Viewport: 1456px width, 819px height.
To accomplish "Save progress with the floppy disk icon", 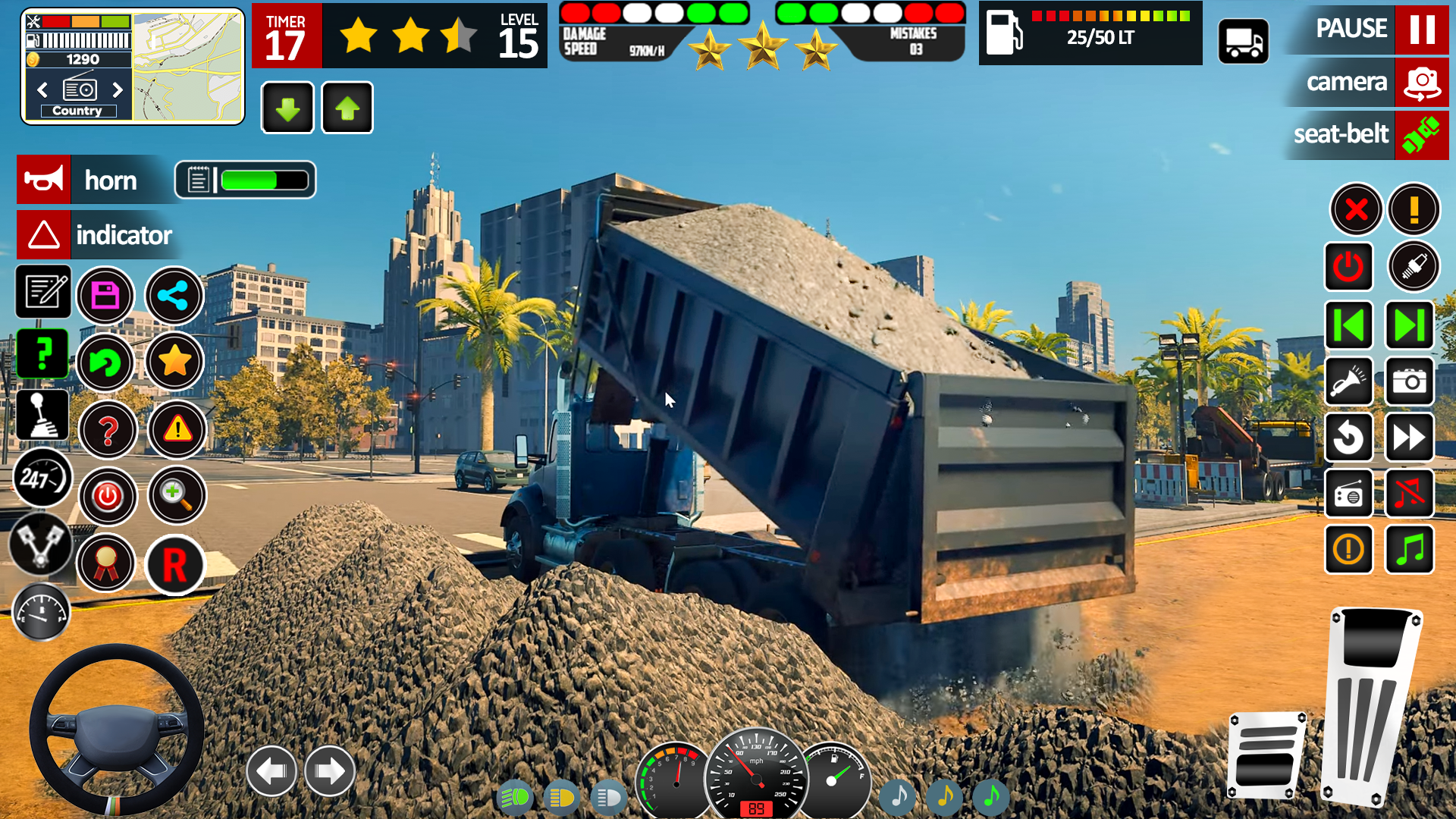I will [105, 296].
